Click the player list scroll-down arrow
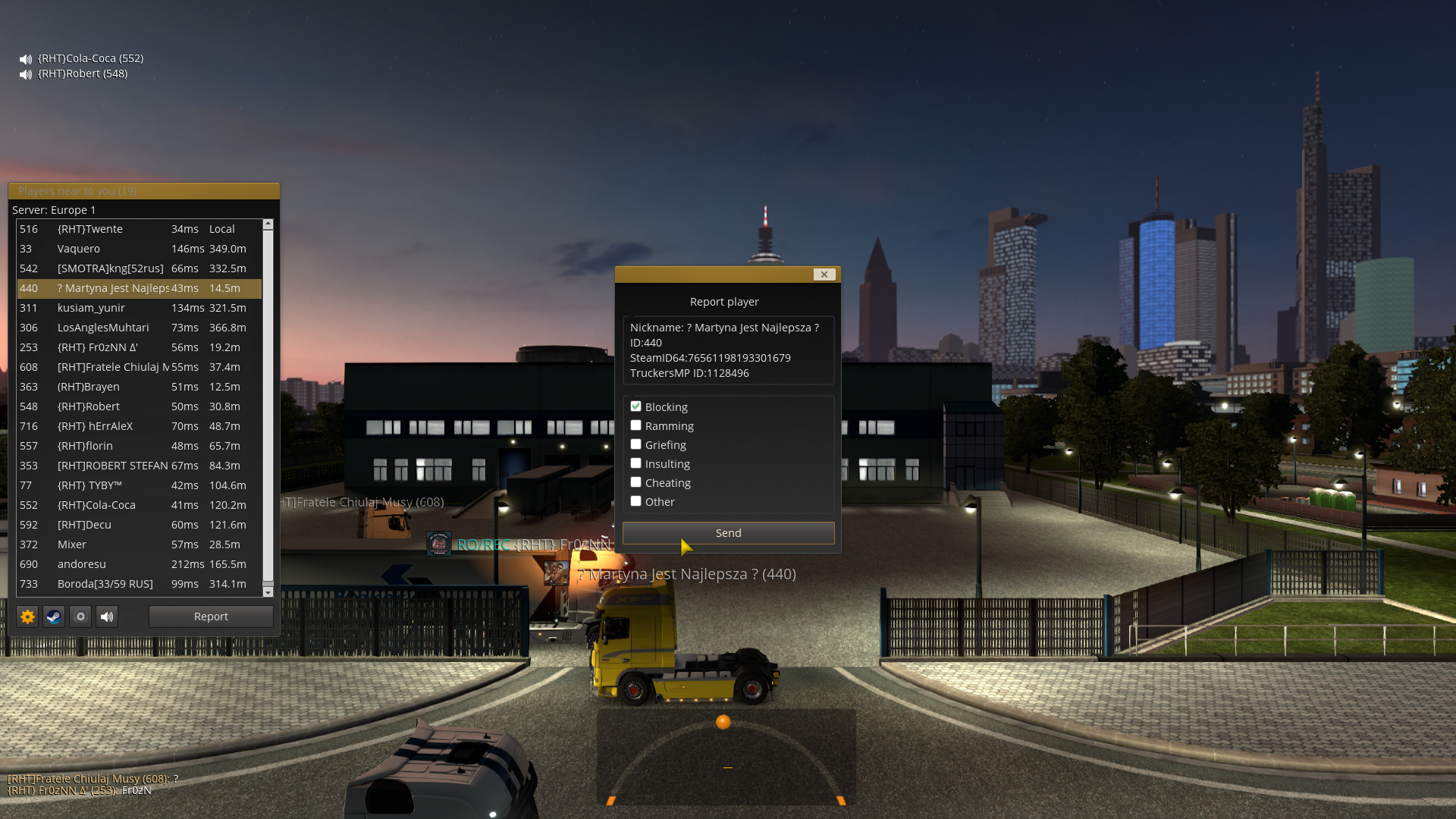The height and width of the screenshot is (819, 1456). coord(268,591)
